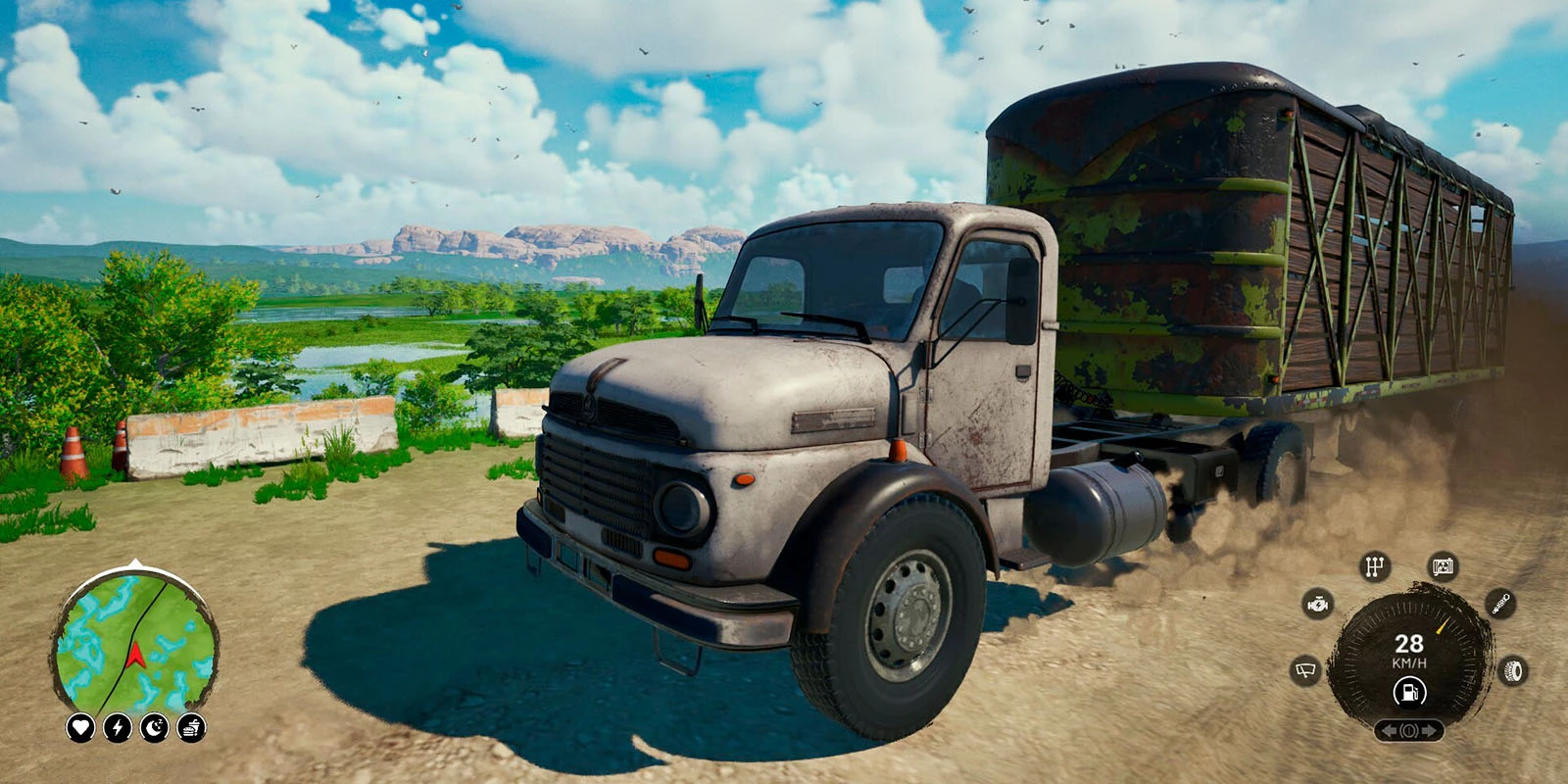Select the lightning bolt energy icon

click(118, 727)
